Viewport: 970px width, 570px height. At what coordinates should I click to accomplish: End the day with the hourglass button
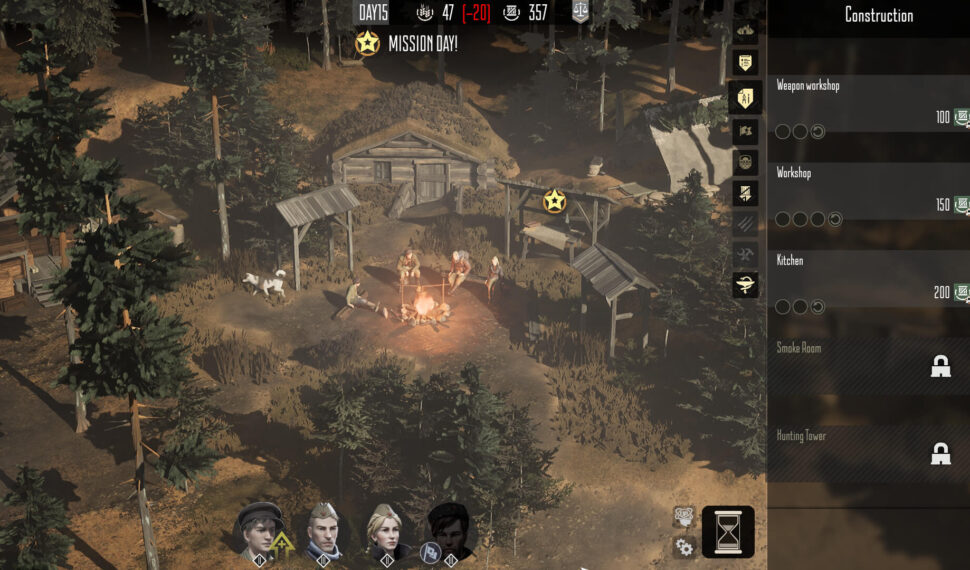[x=728, y=531]
